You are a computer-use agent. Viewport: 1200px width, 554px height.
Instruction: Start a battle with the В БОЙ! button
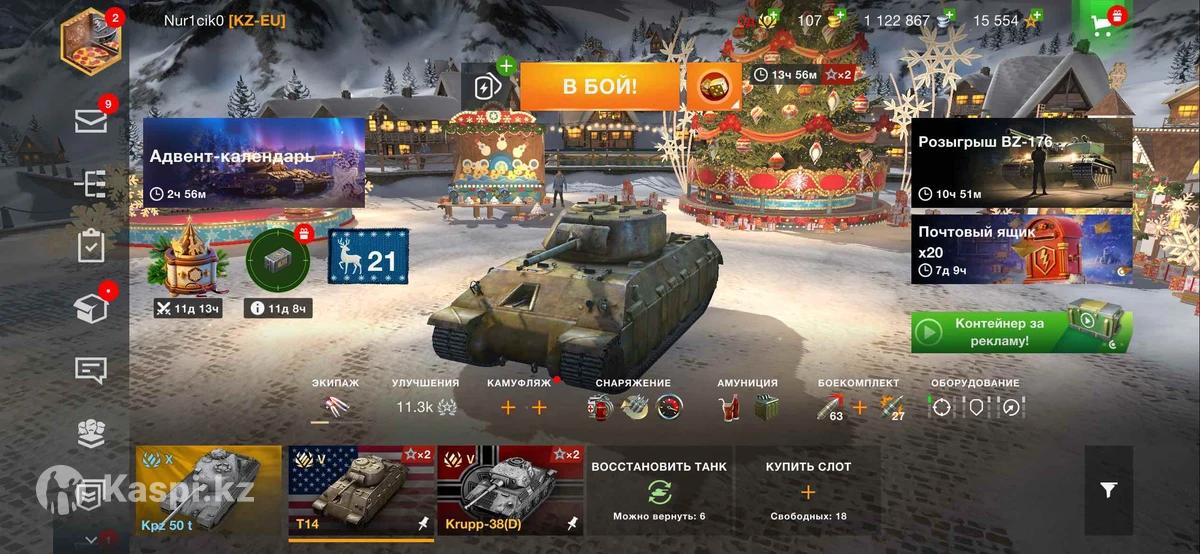click(x=599, y=86)
